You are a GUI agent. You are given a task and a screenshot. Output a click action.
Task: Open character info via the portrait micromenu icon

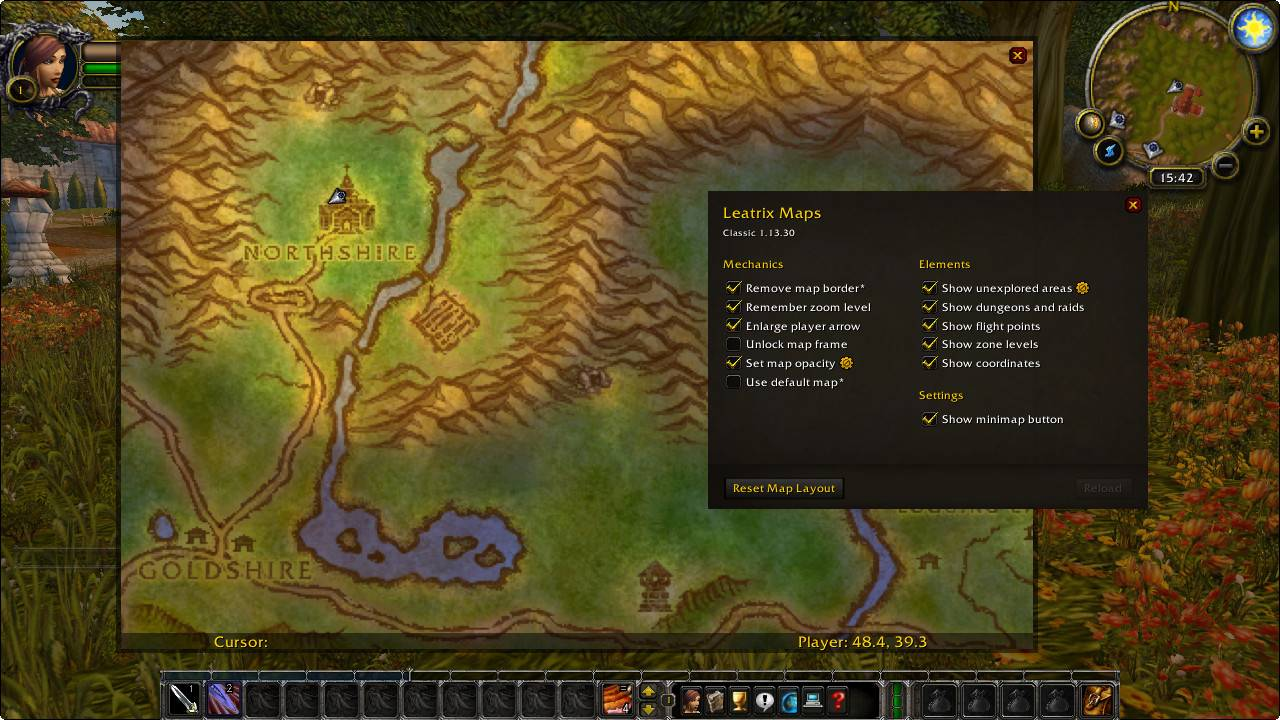[690, 701]
